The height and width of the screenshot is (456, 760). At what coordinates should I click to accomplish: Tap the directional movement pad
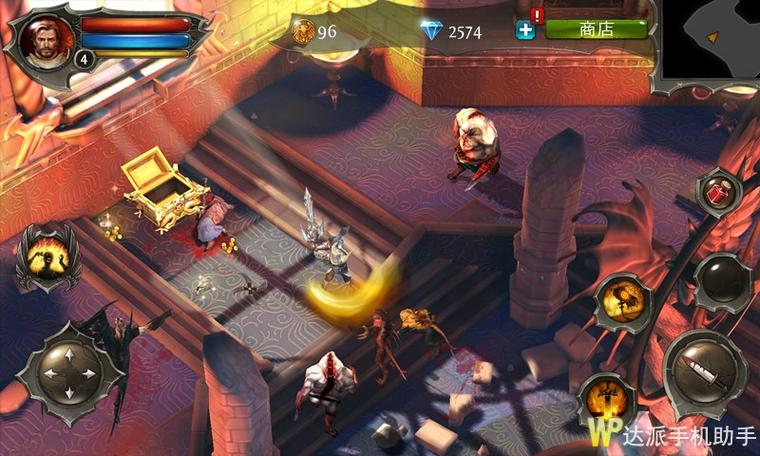coord(70,372)
